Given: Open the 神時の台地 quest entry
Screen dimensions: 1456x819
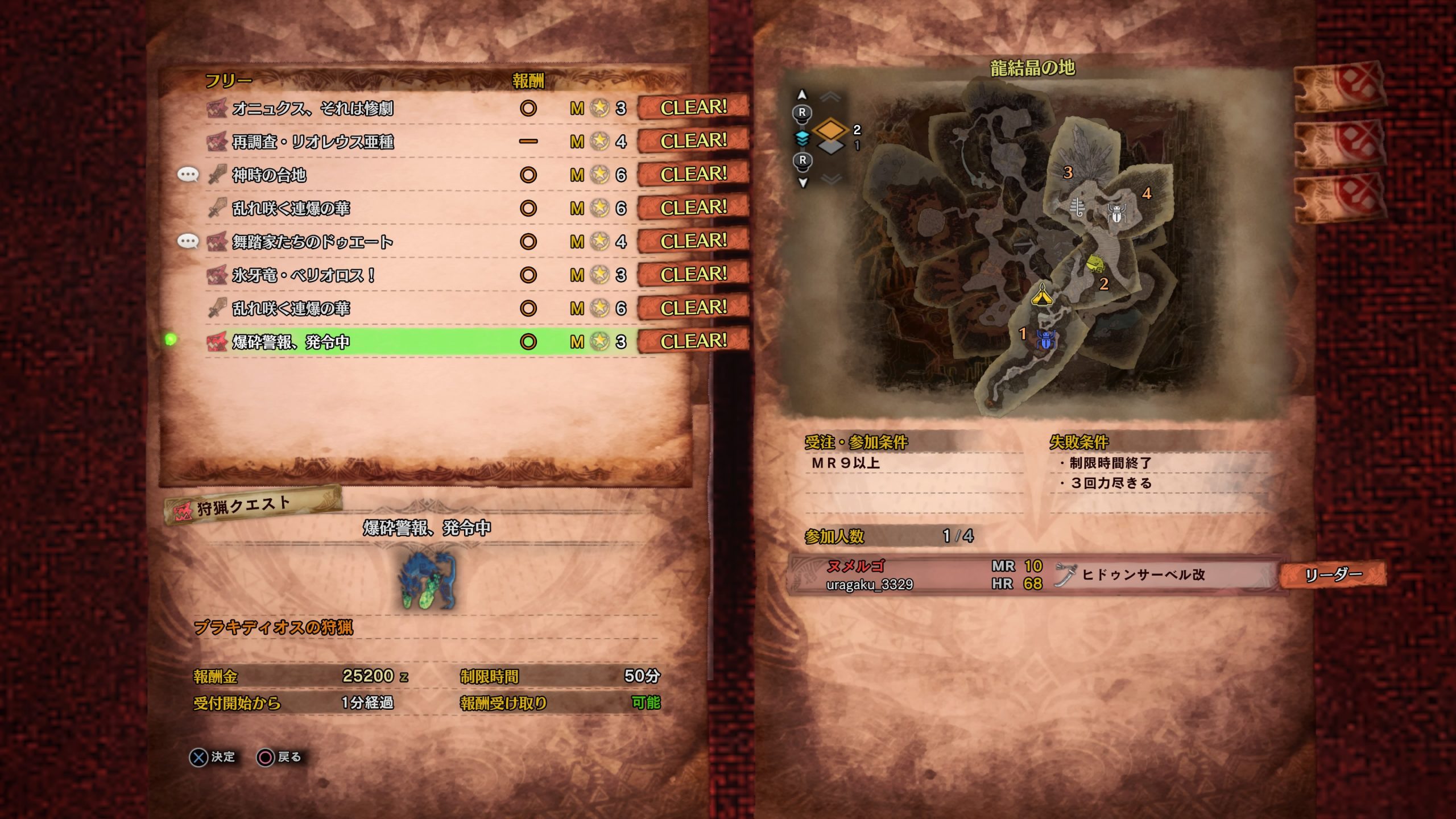Looking at the screenshot, I should tap(269, 175).
